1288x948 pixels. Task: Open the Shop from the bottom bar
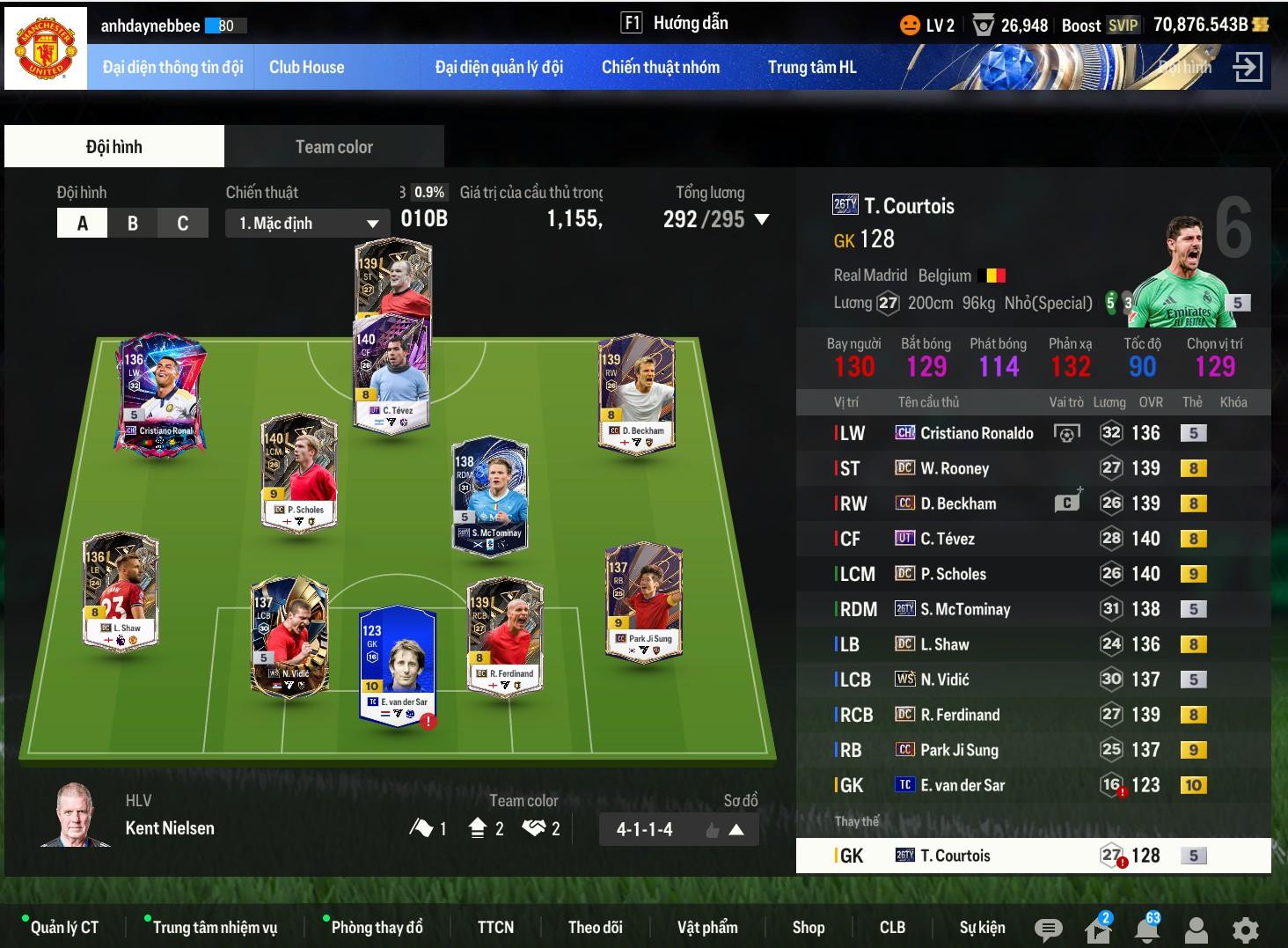tap(808, 927)
